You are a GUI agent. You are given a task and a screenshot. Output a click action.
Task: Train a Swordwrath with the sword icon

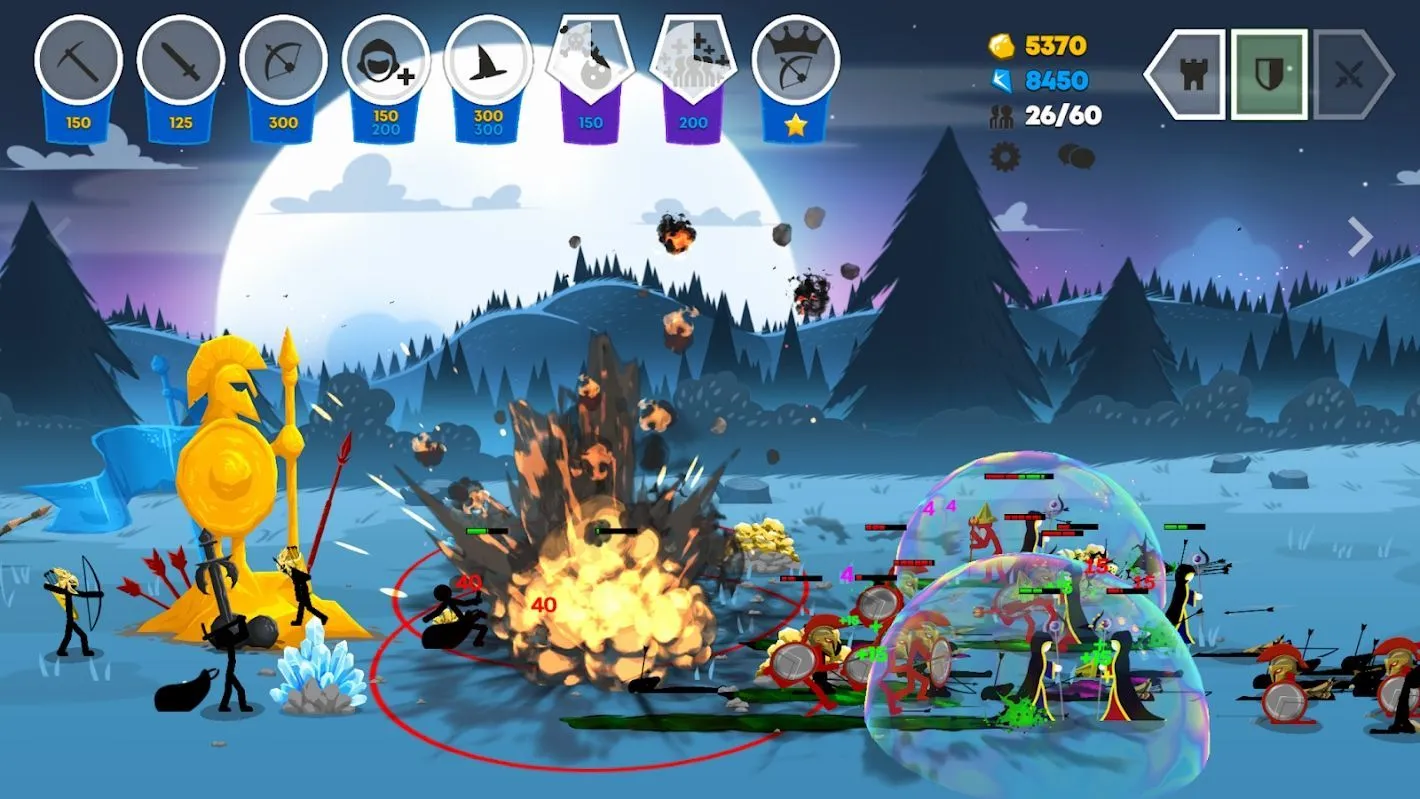click(x=180, y=60)
